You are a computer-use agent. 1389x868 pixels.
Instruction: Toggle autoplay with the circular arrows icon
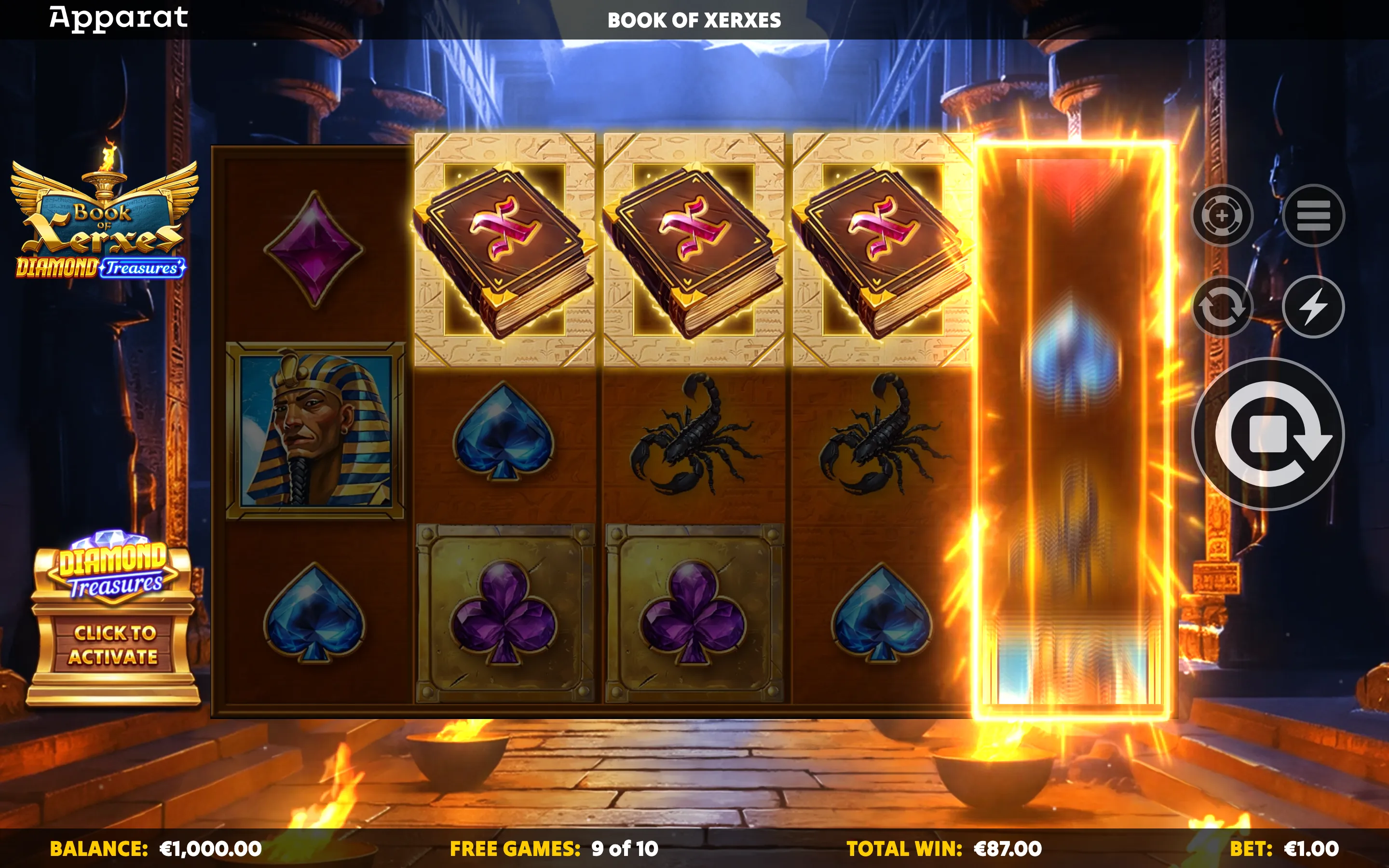[x=1222, y=307]
